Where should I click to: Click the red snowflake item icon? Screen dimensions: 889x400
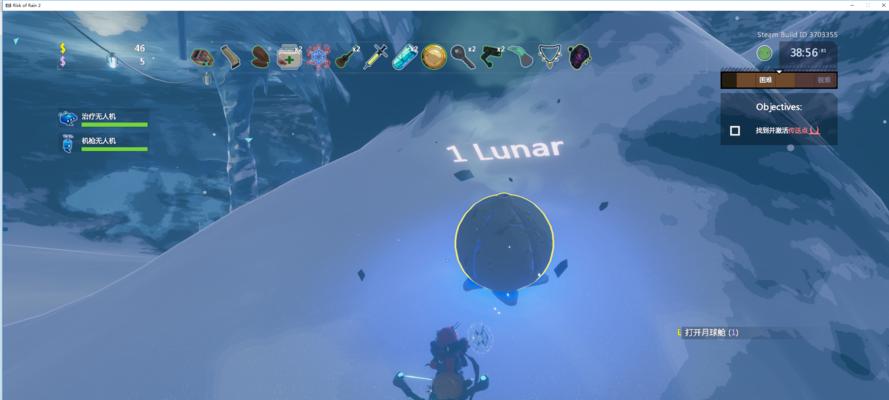(x=318, y=56)
